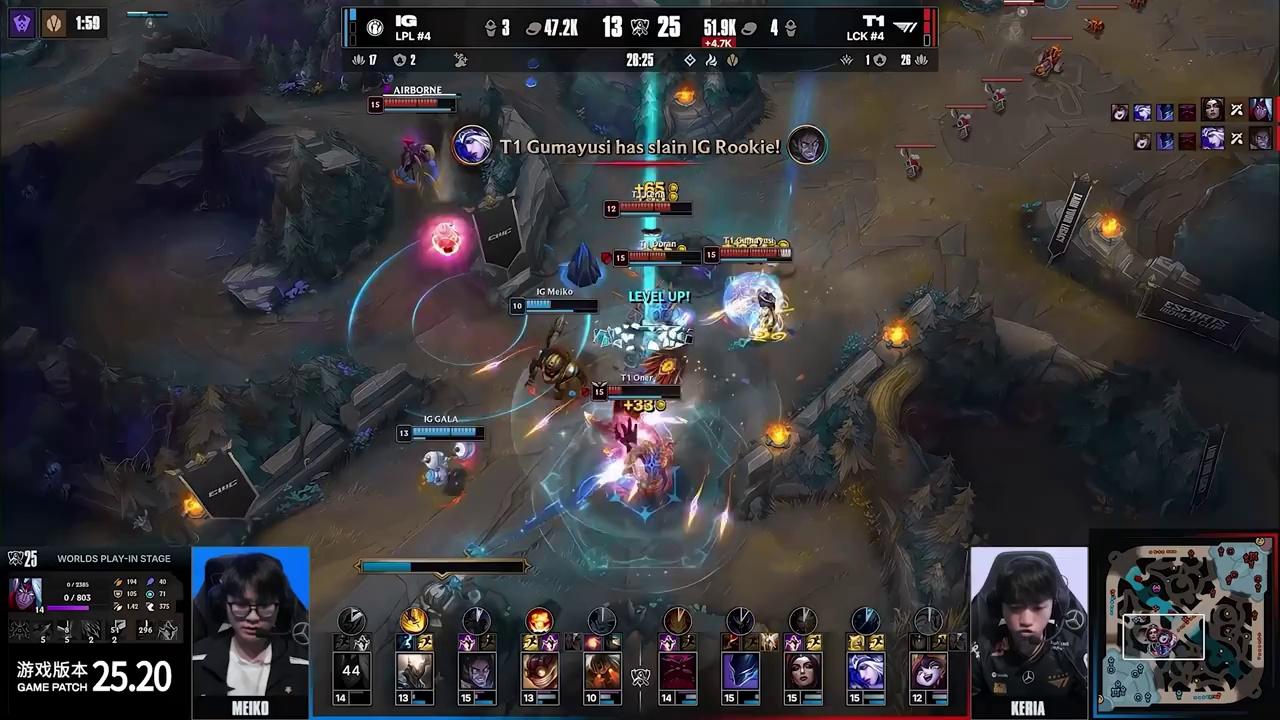Click the selected champion portrait in stats panel
1280x720 pixels.
point(26,593)
